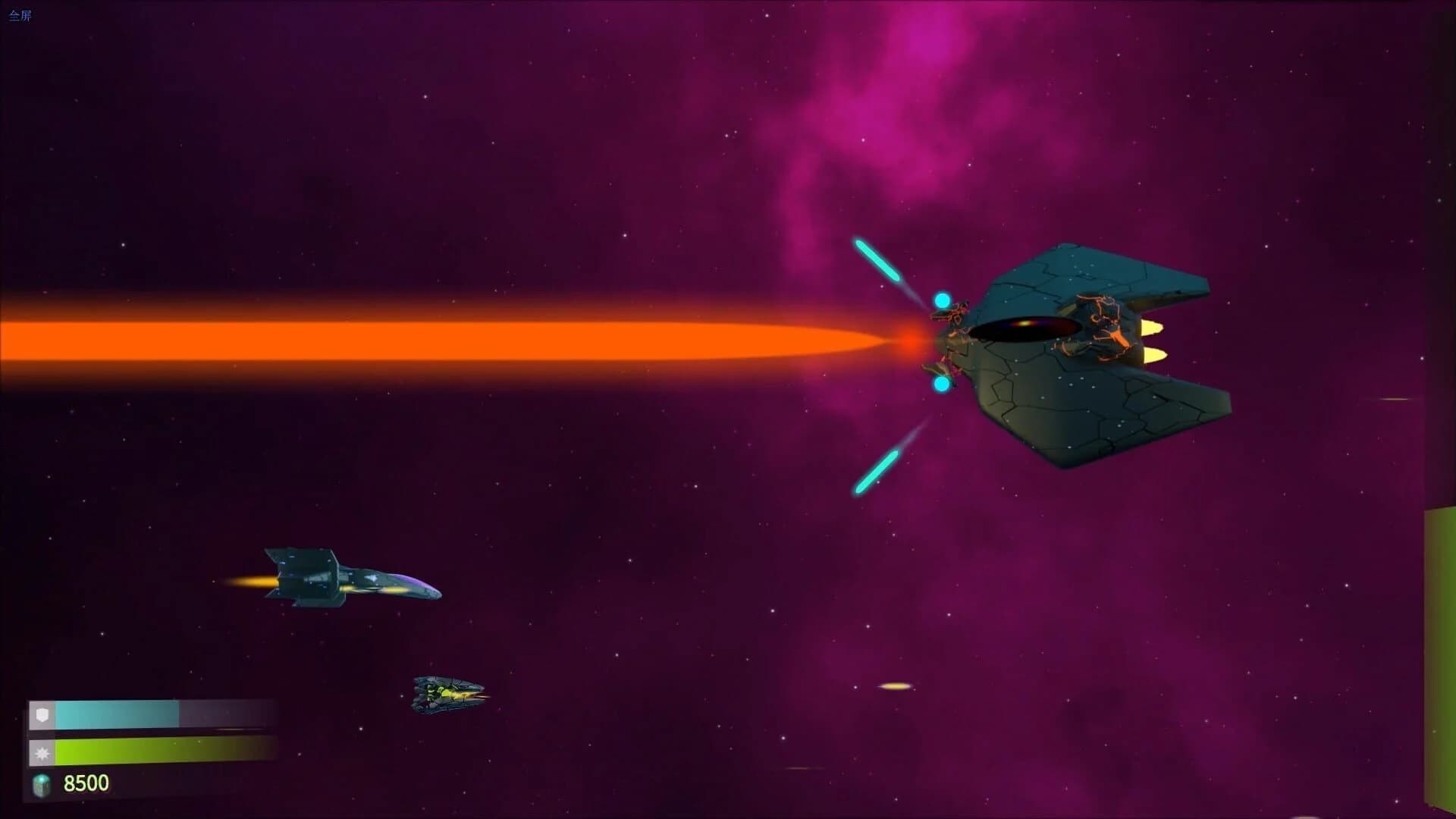Click the bright cyan orb on the mothership's nose
Screen dimensions: 1456x819
[942, 301]
